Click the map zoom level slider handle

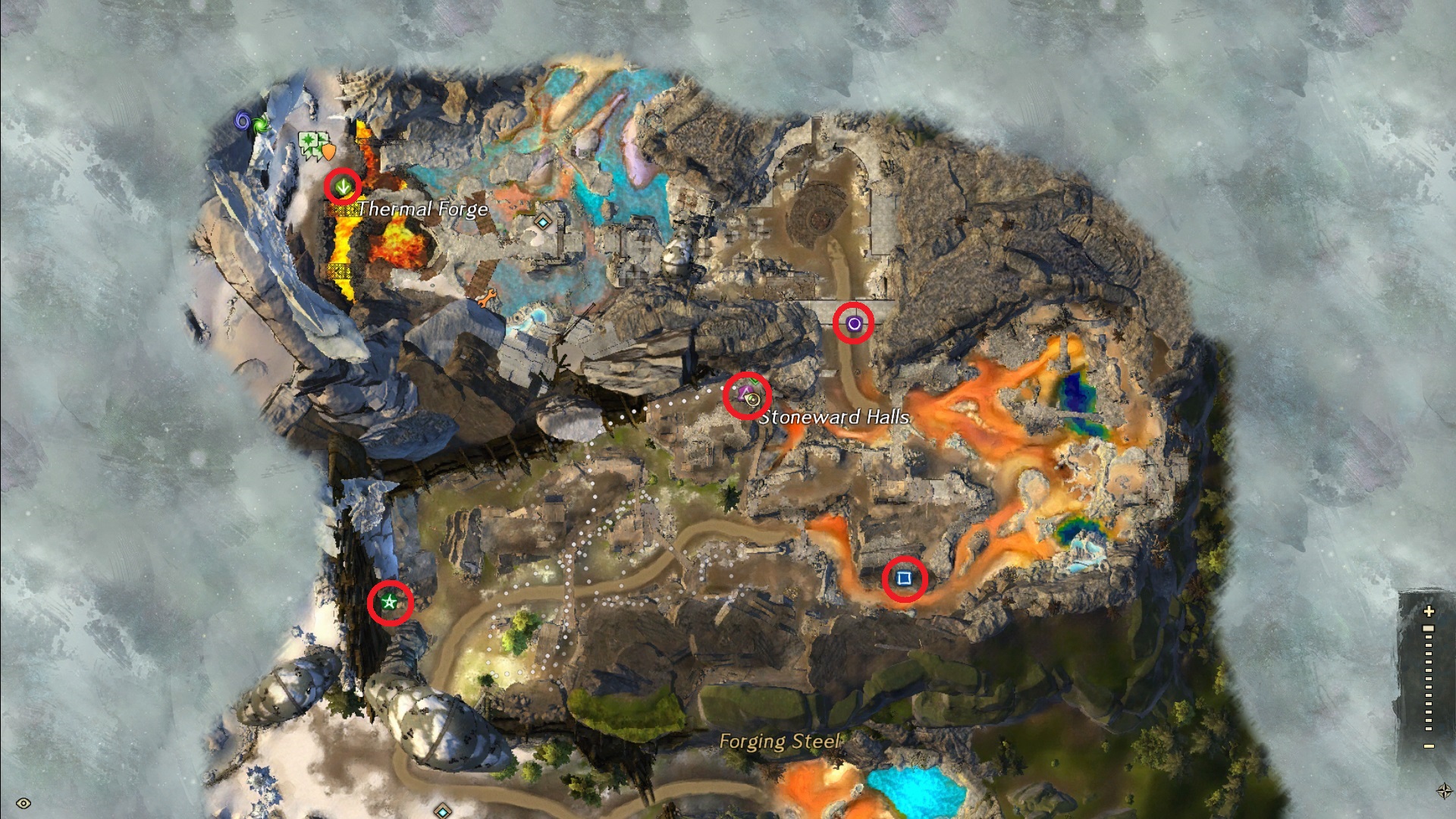click(x=1429, y=629)
